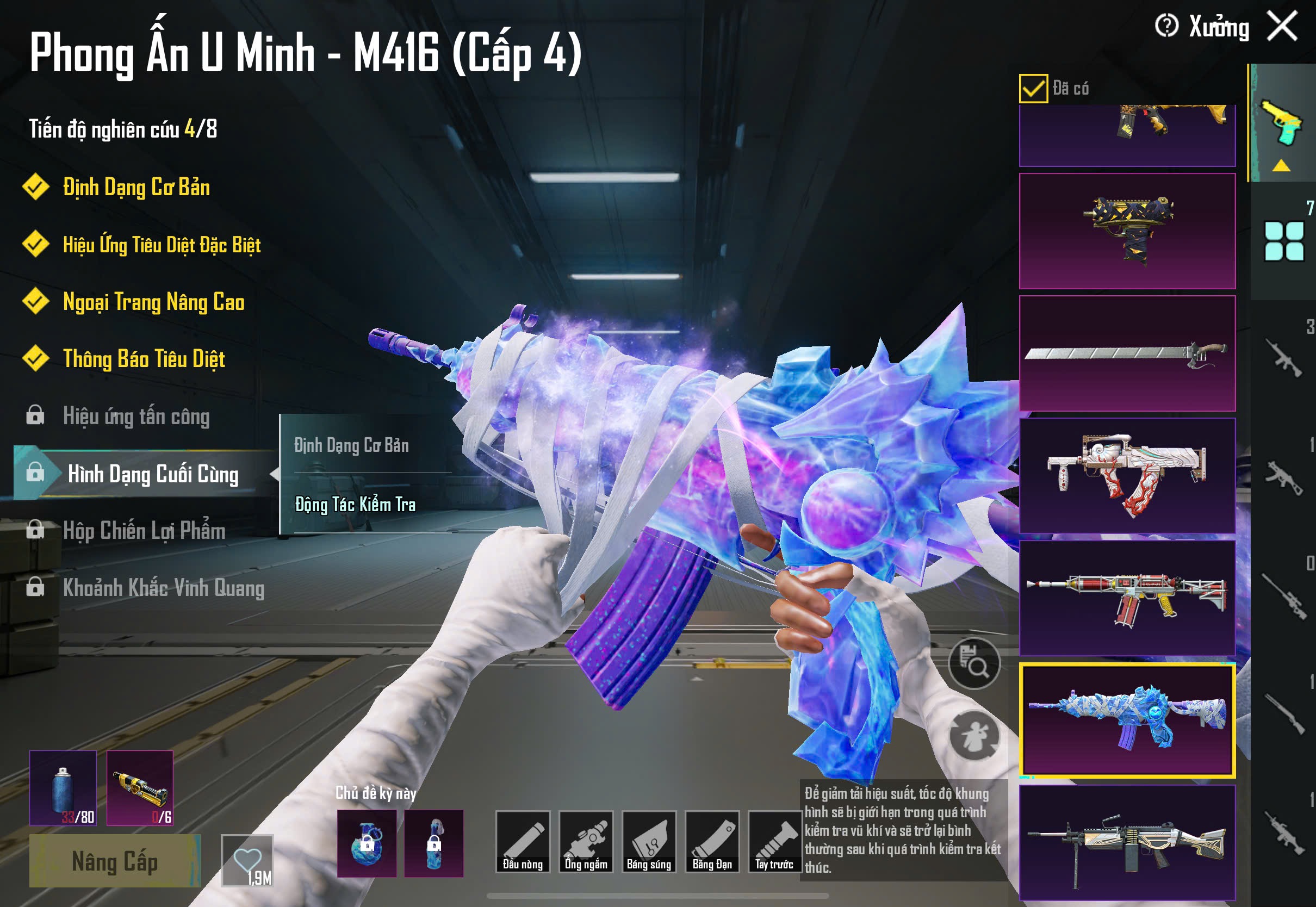Select Định Dạng Cơ Bản upgrade stage

pyautogui.click(x=136, y=188)
